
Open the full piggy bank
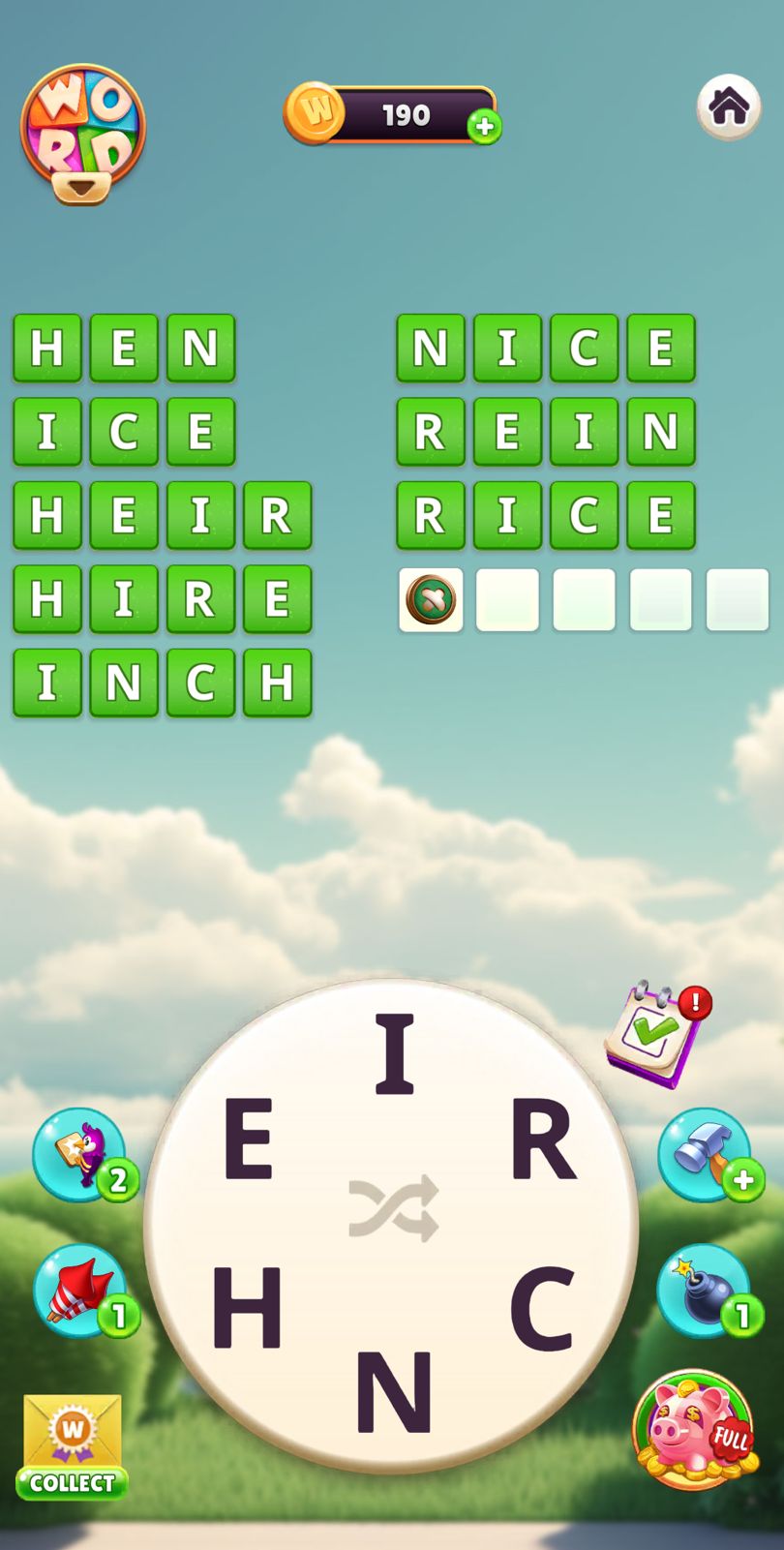694,1429
